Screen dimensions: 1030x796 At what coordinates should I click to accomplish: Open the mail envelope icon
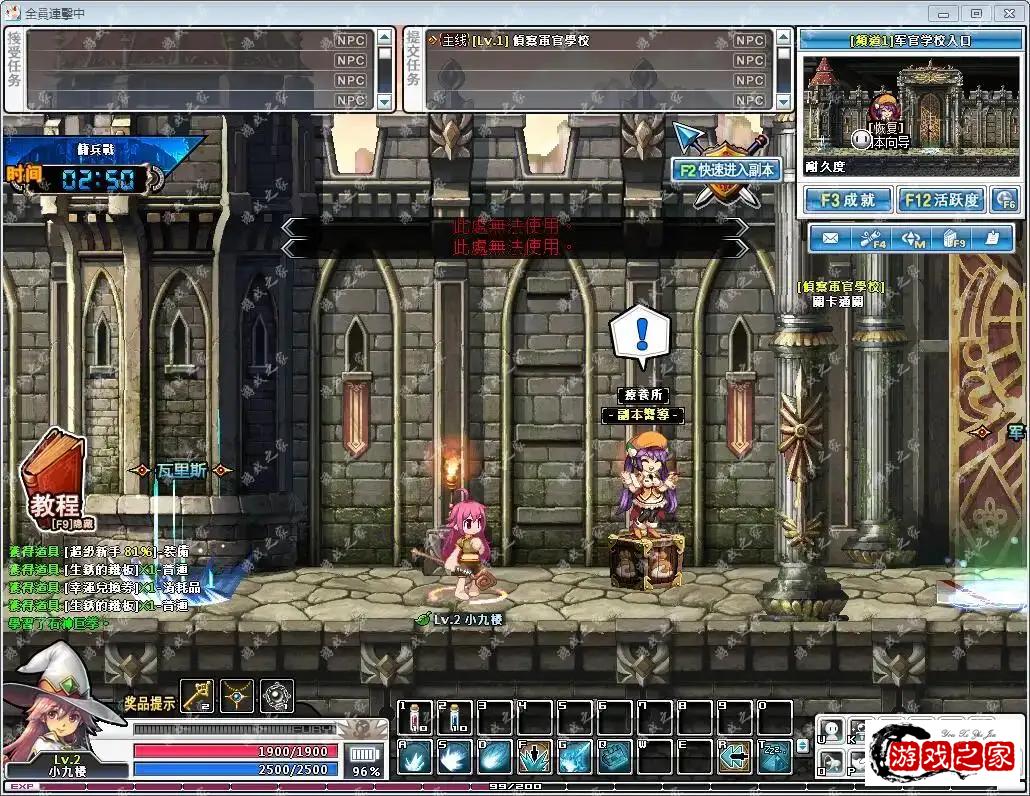(830, 239)
